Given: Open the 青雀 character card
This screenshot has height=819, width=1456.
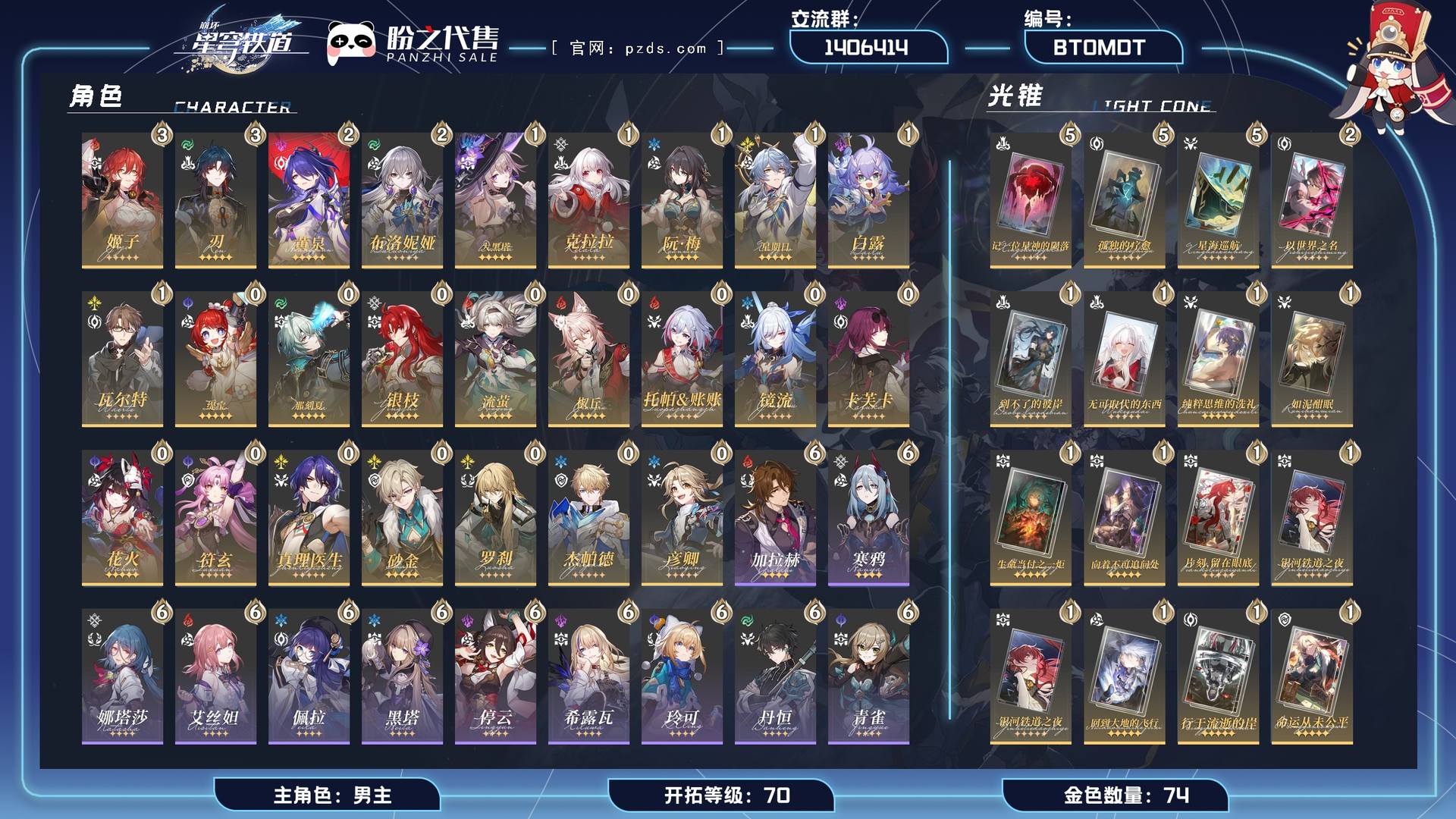Looking at the screenshot, I should (x=868, y=677).
